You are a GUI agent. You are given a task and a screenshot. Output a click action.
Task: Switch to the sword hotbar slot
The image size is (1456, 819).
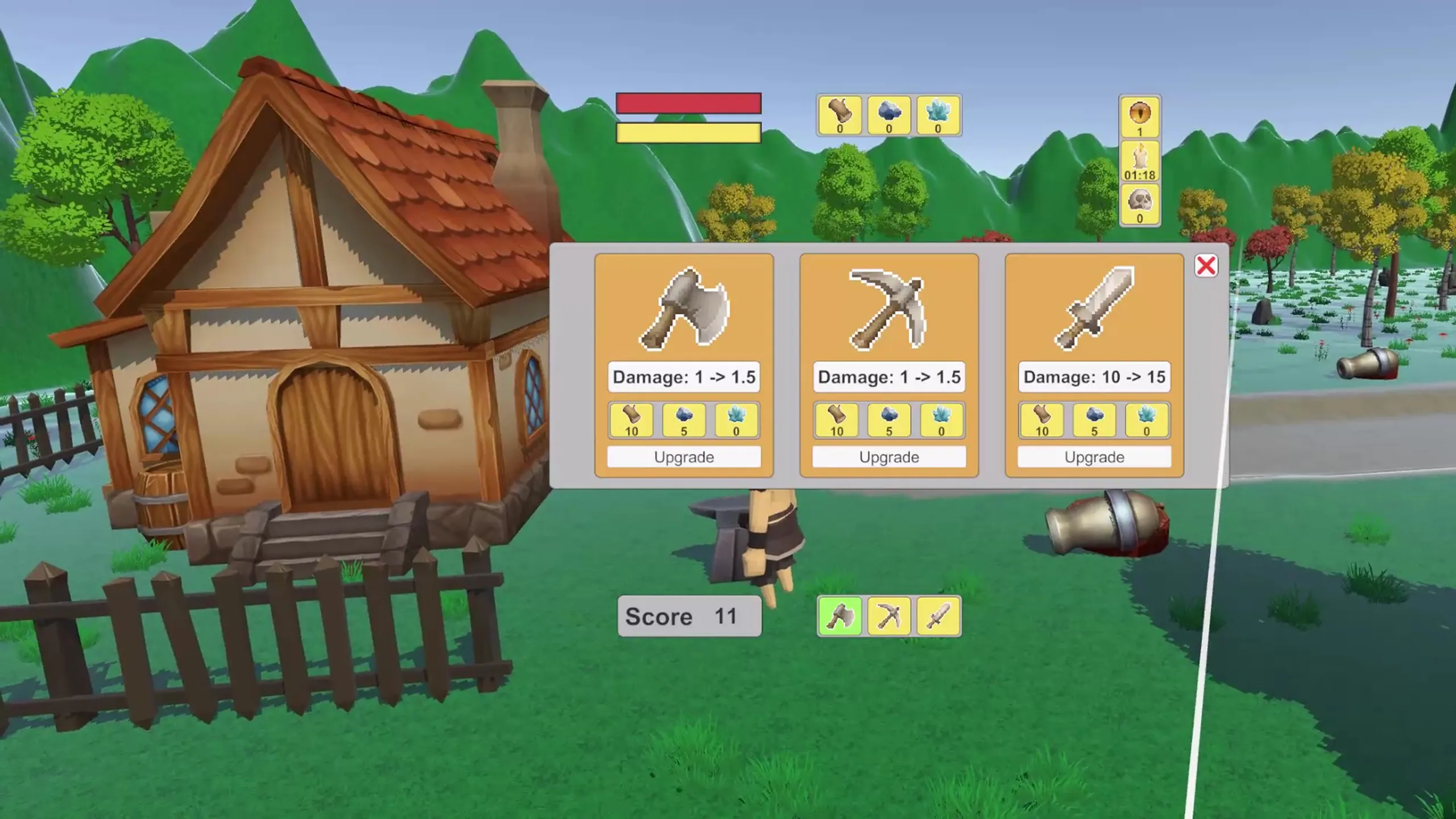tap(938, 616)
